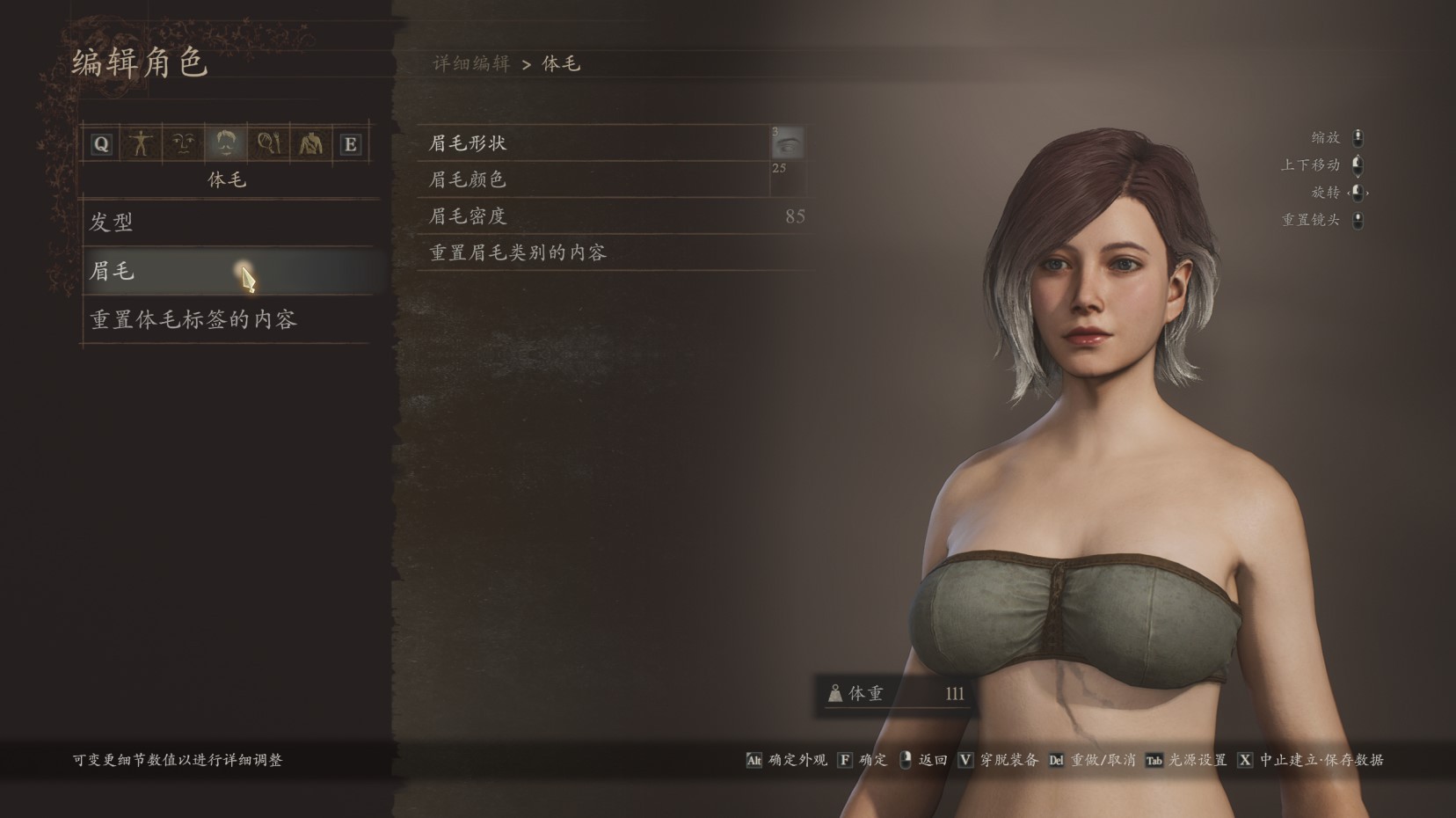The width and height of the screenshot is (1456, 818).
Task: Open the 眉毛颜色 eyebrow color row
Action: (x=594, y=179)
